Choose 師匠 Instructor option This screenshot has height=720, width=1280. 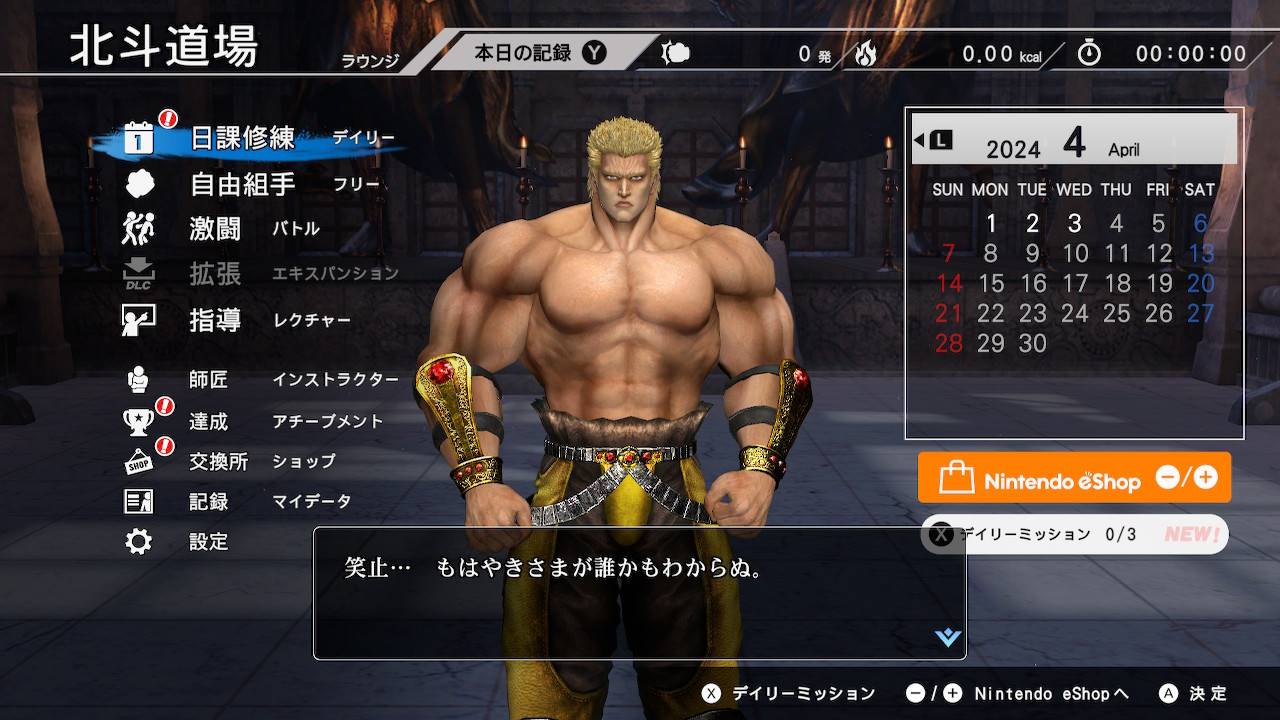[209, 380]
